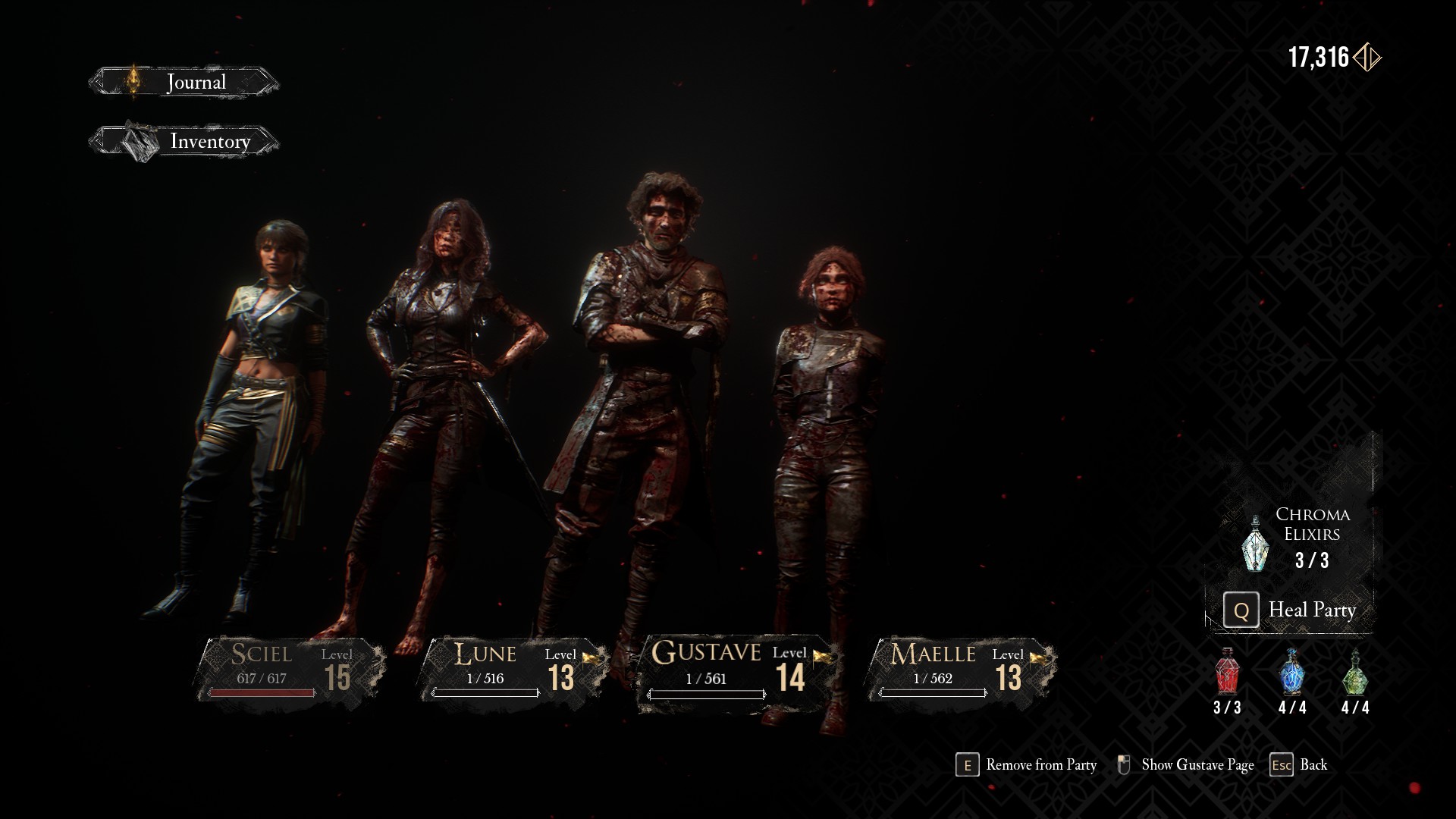The height and width of the screenshot is (819, 1456).
Task: Show the Gustave page
Action: coord(1186,765)
